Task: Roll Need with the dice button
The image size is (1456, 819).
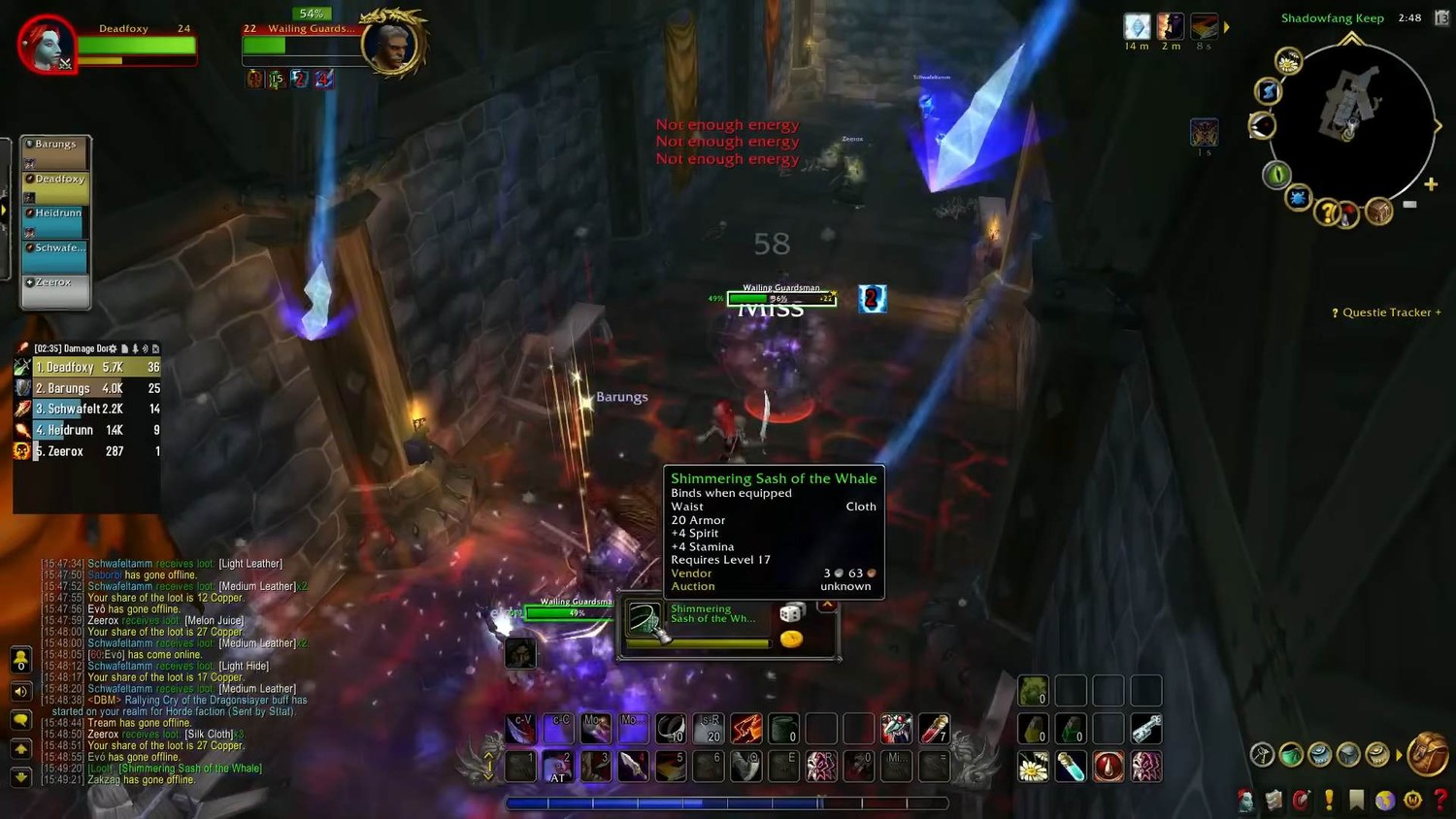Action: coord(792,612)
